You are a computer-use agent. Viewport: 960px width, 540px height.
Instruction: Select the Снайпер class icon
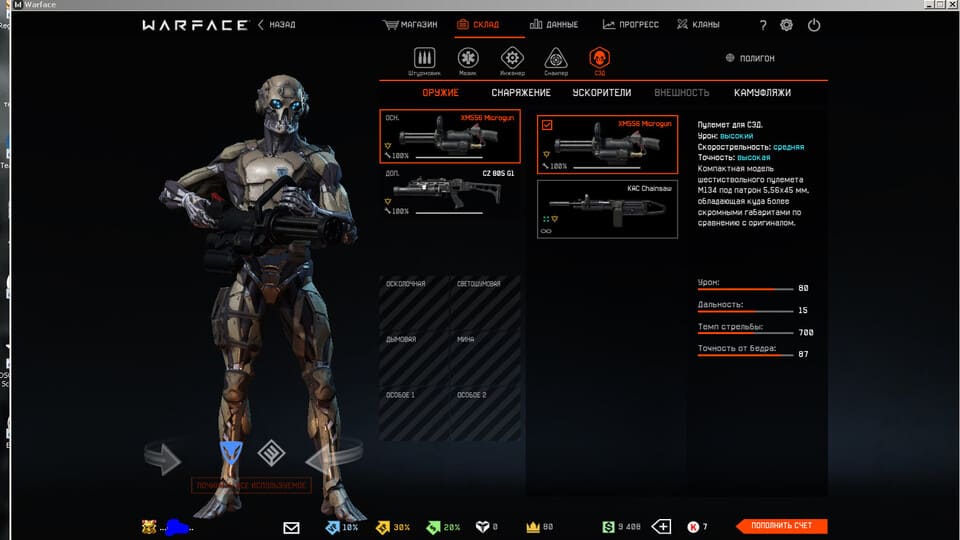[x=556, y=60]
